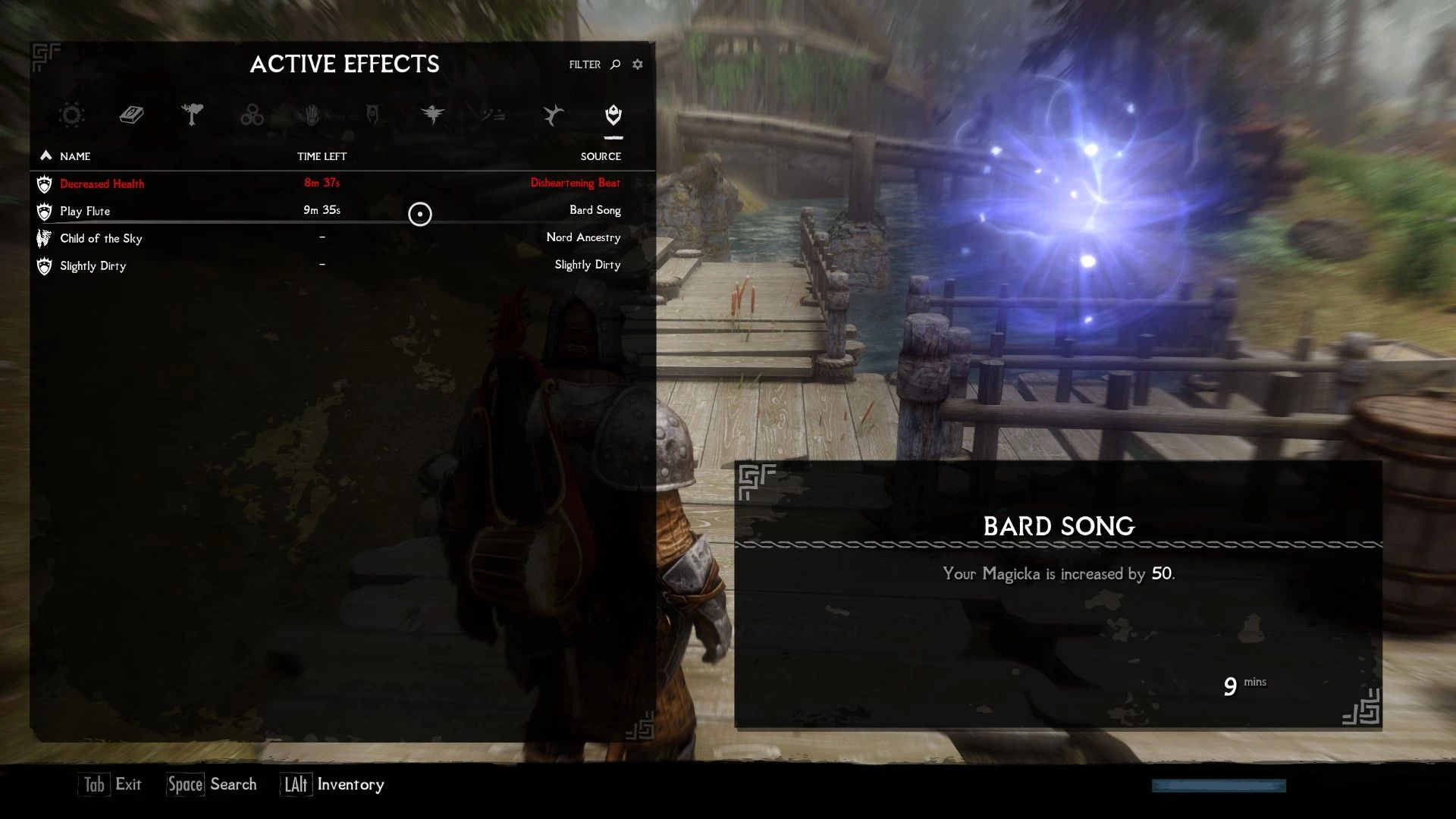The image size is (1456, 819).
Task: Select the gear-shaped effects category filter
Action: pos(71,115)
